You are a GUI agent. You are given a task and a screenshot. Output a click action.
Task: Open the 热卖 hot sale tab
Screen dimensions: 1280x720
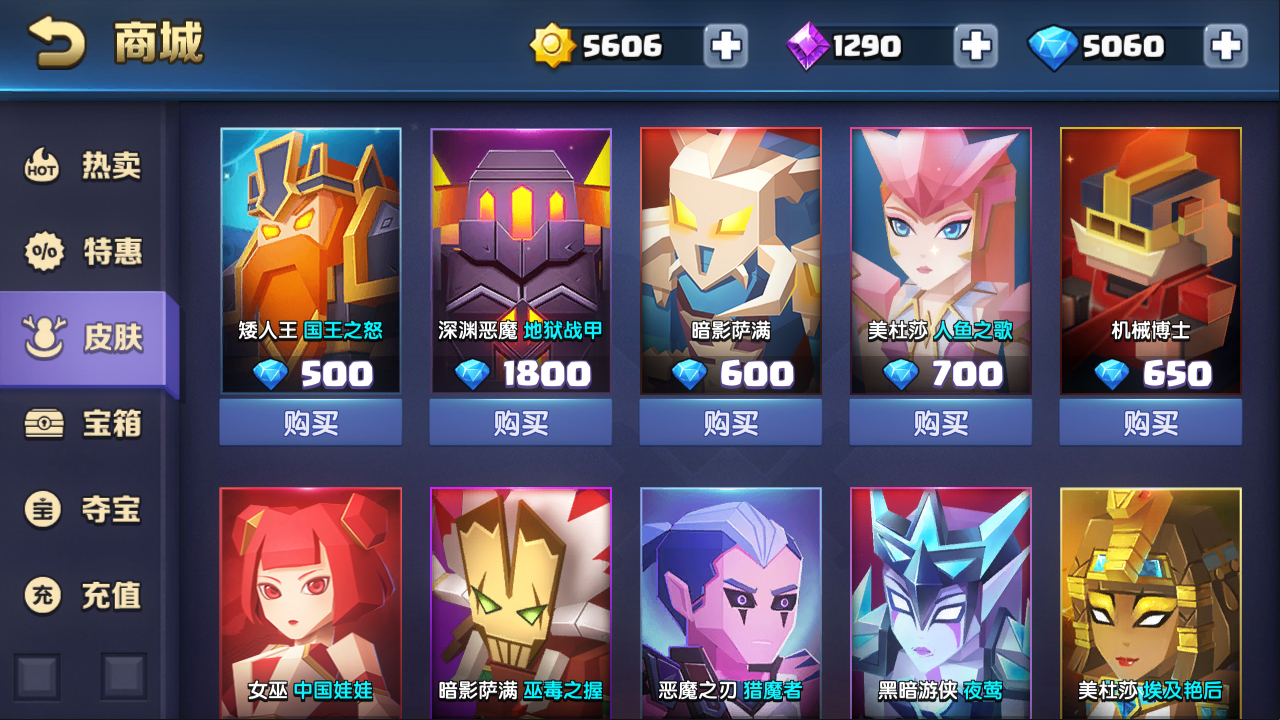(x=84, y=166)
